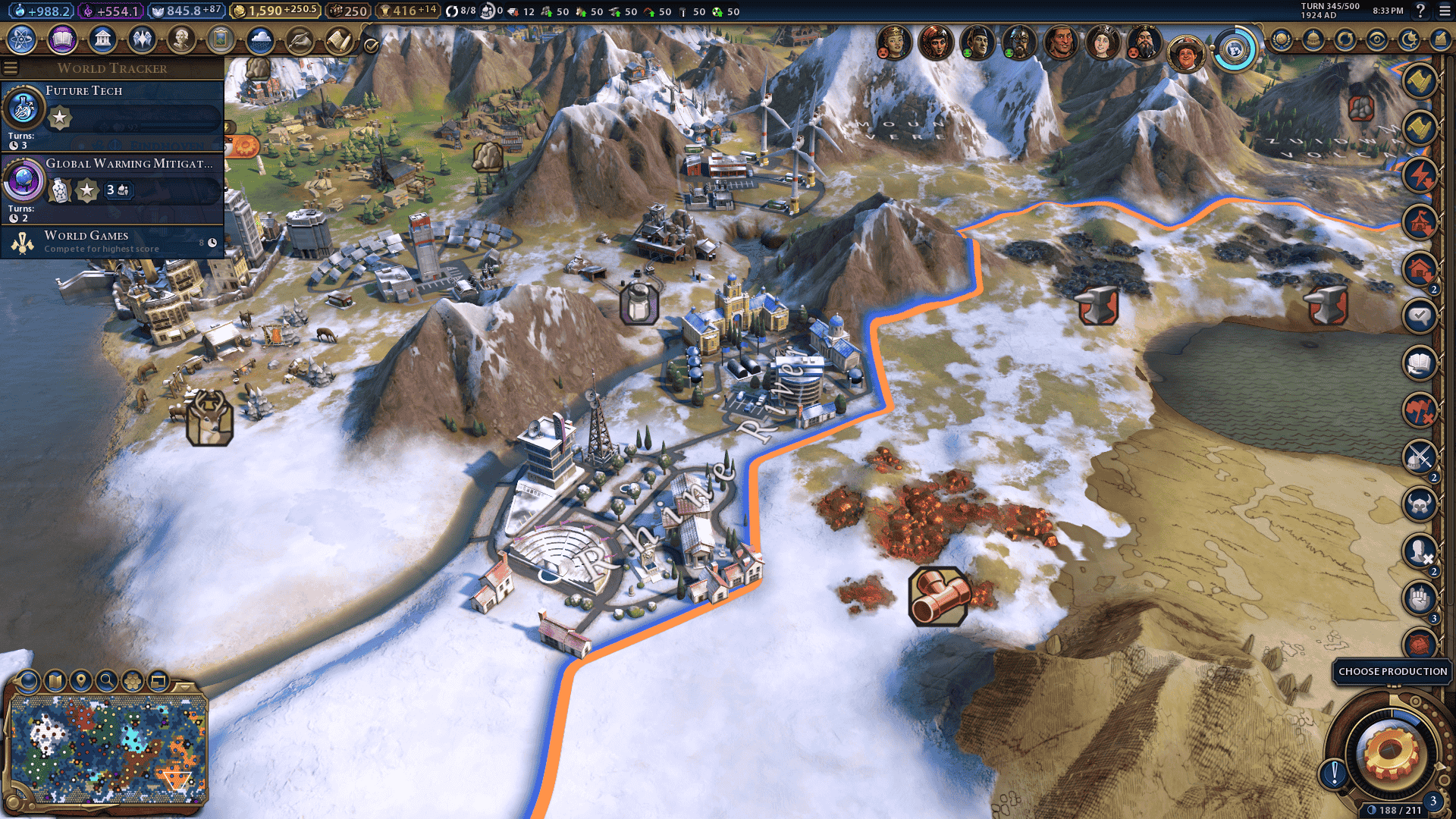Open the map search magnifying glass
This screenshot has height=819, width=1456.
point(106,680)
